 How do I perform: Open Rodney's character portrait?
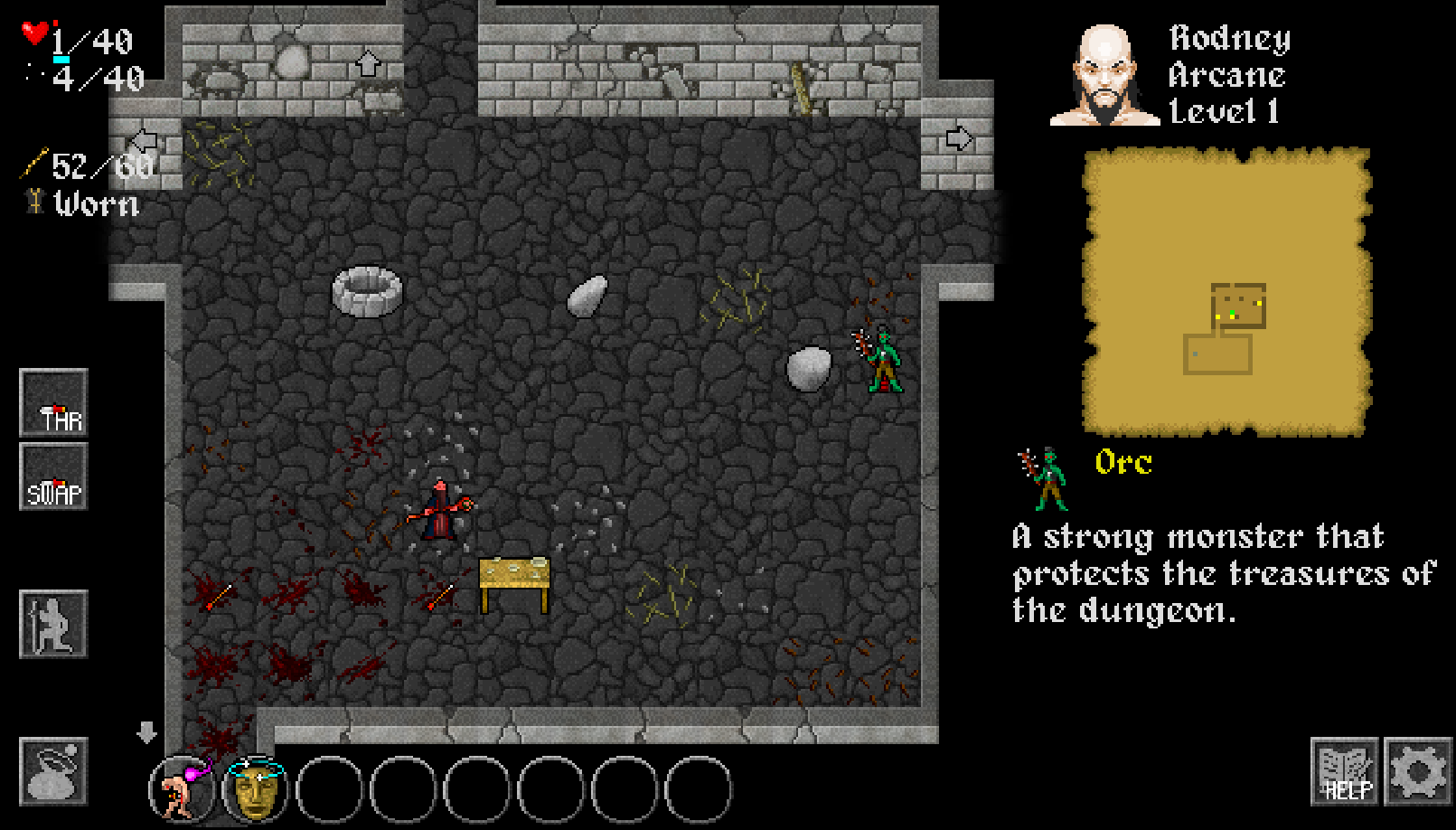[1104, 76]
